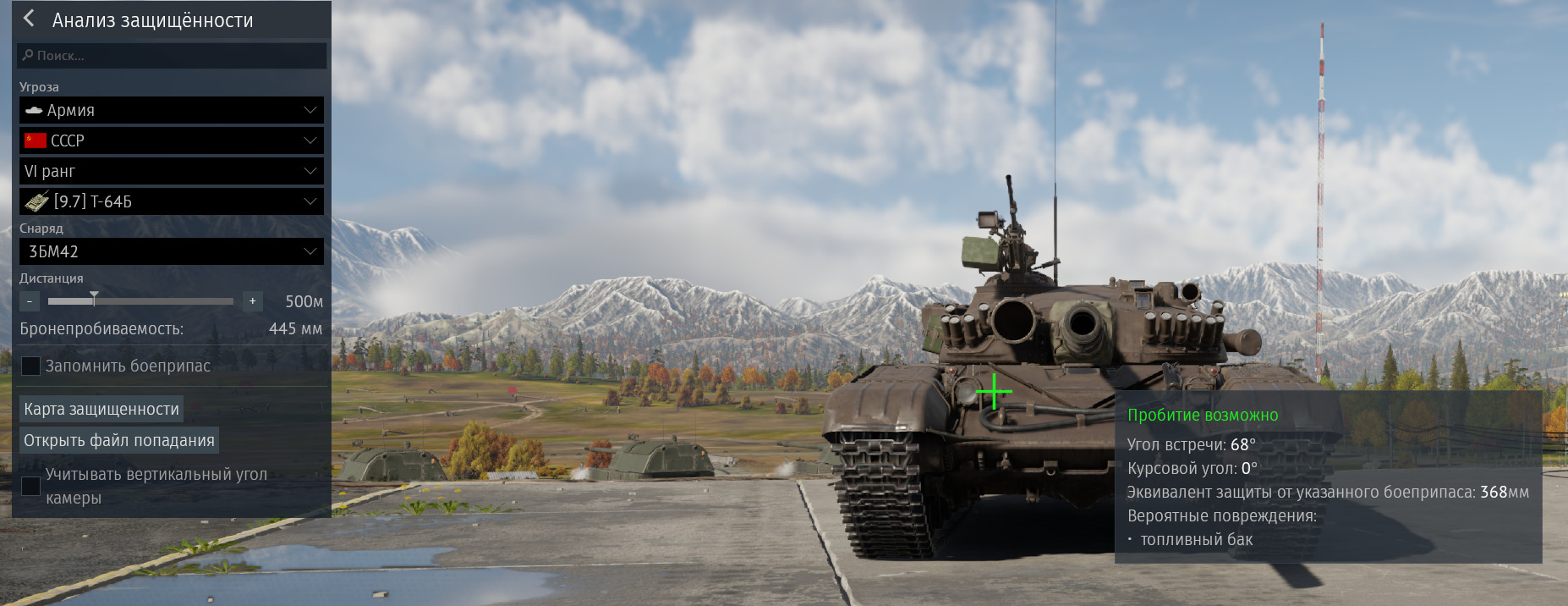
Task: Click the Поиск search field
Action: pos(172,56)
